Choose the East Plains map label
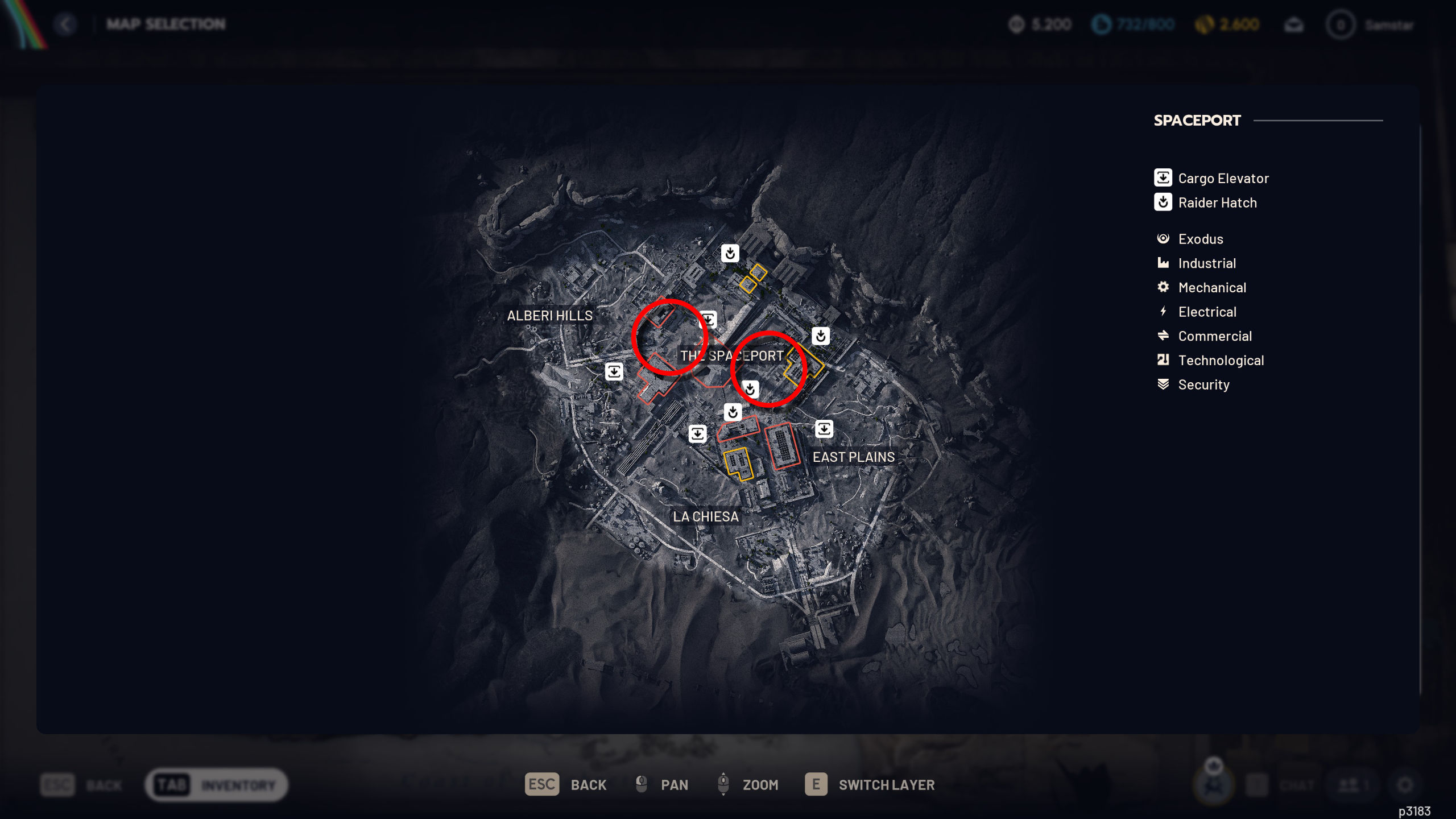This screenshot has height=819, width=1456. click(853, 457)
